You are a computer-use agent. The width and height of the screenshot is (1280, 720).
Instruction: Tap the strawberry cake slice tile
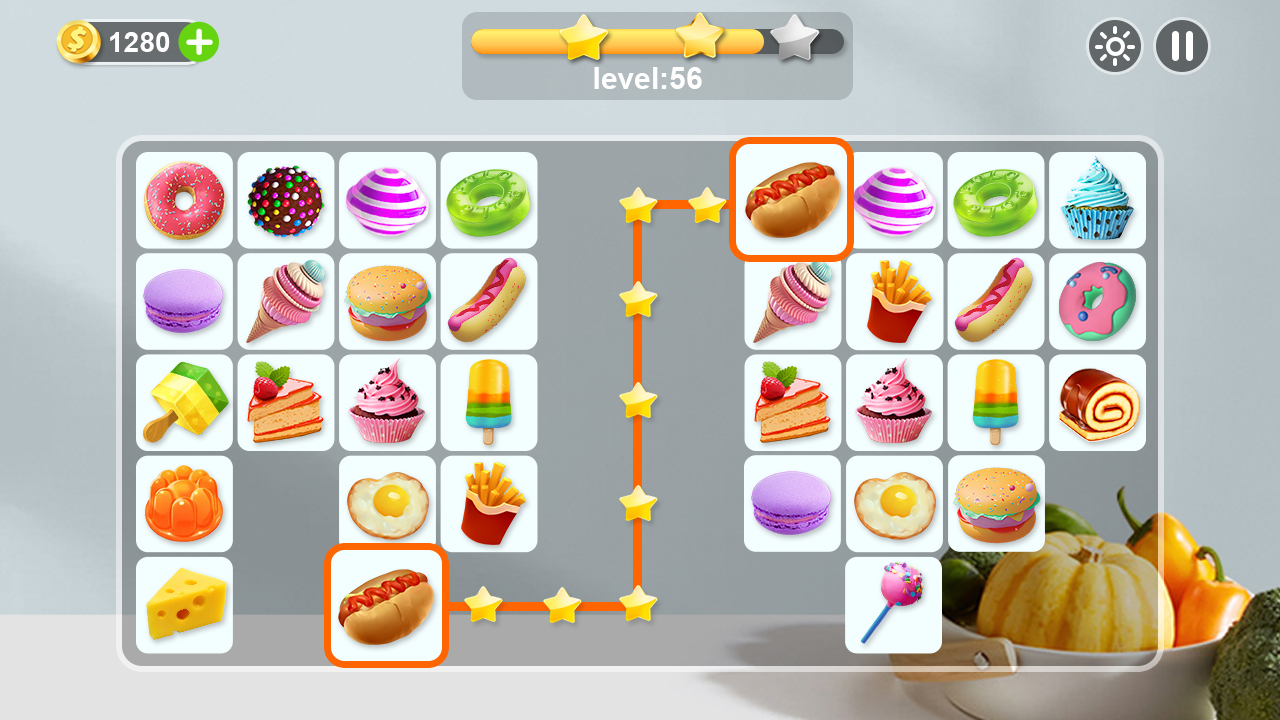click(x=286, y=401)
